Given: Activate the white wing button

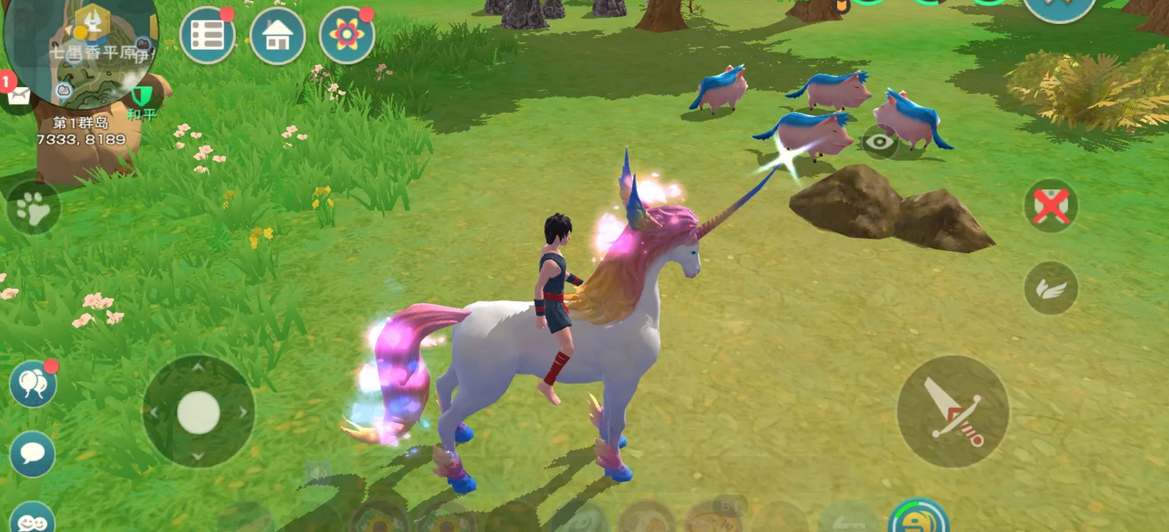Looking at the screenshot, I should [x=1050, y=289].
